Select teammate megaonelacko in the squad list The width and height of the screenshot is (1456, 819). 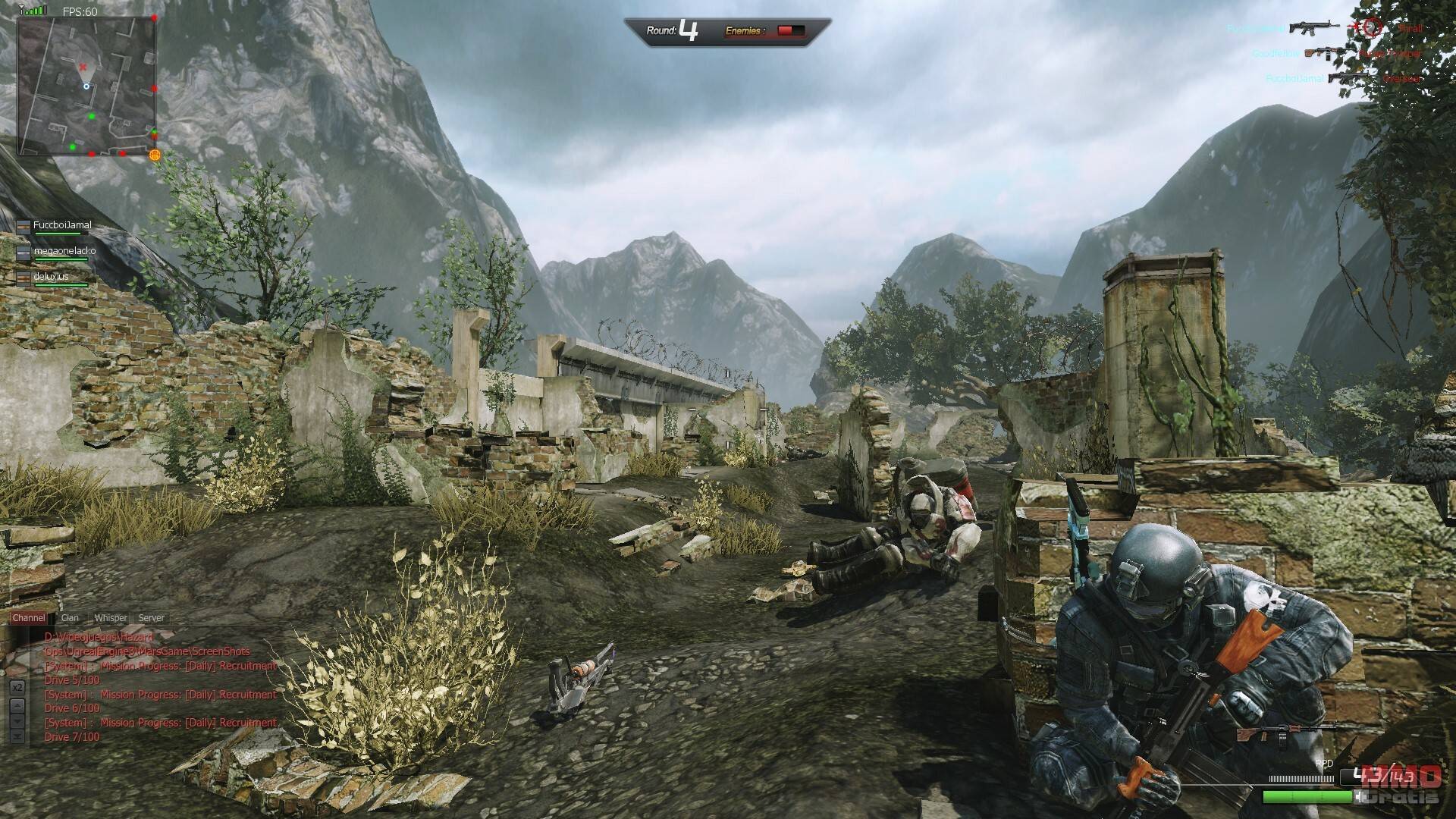[64, 251]
